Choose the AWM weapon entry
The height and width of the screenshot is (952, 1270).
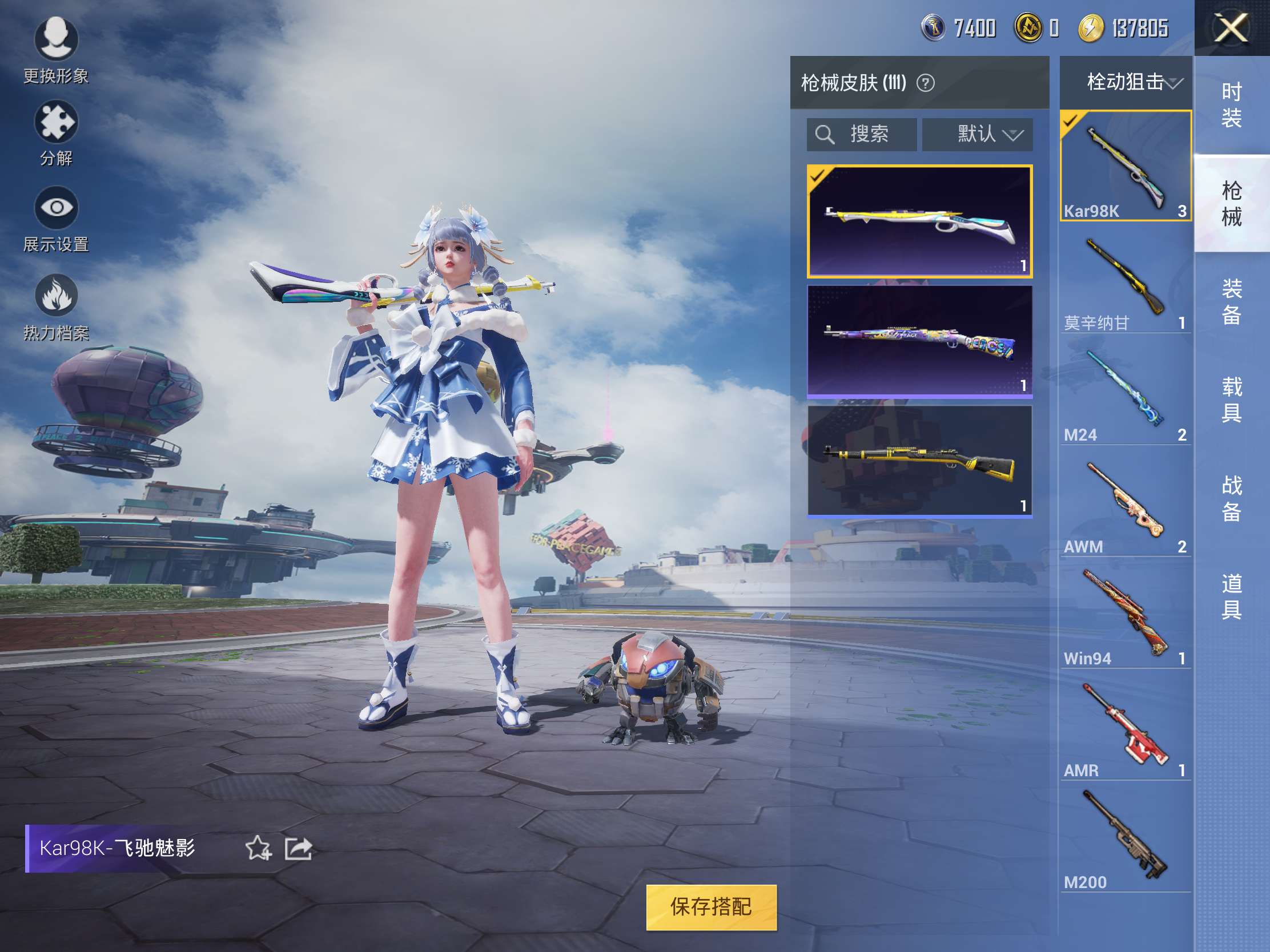tap(1125, 505)
